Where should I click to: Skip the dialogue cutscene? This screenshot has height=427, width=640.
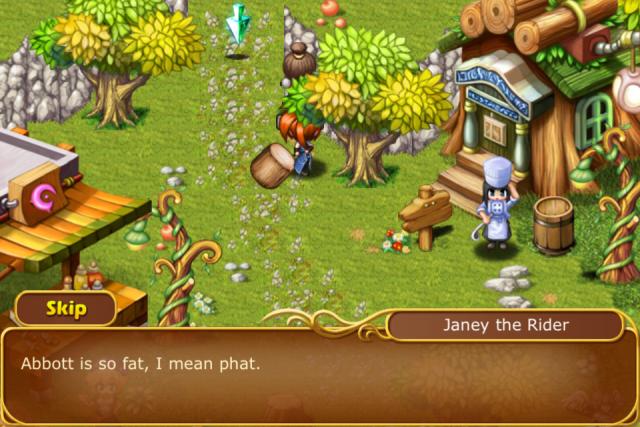point(65,308)
